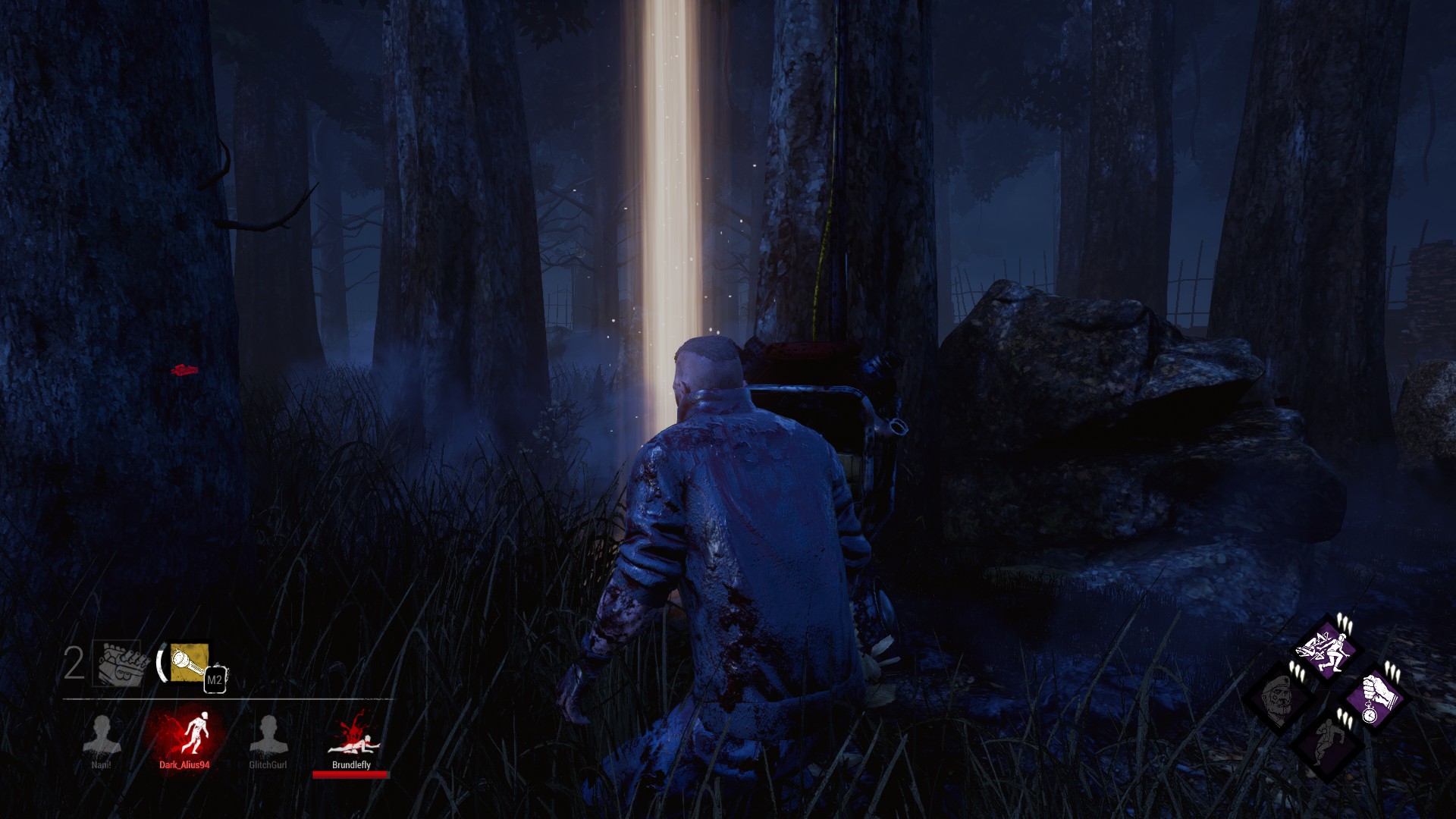The image size is (1456, 819).
Task: Select GlitchGurl's survivor portrait
Action: click(268, 735)
